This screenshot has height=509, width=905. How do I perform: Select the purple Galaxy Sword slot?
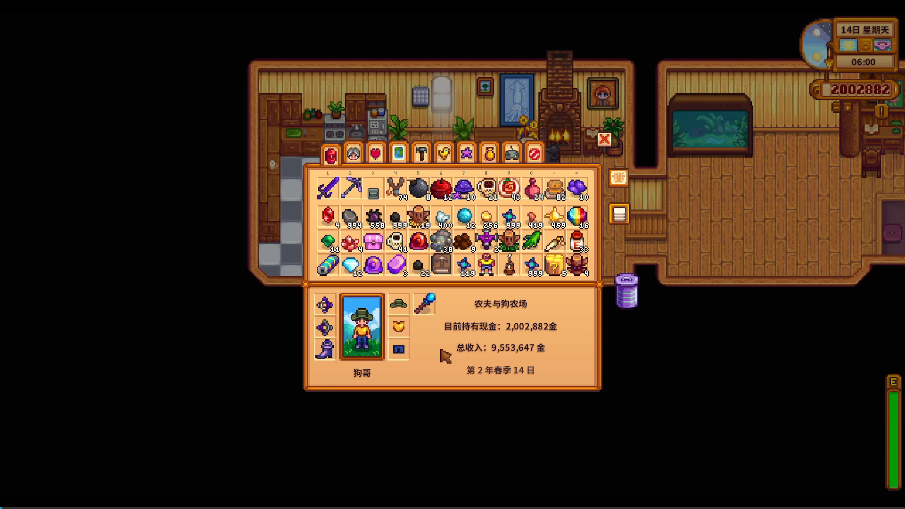point(328,188)
